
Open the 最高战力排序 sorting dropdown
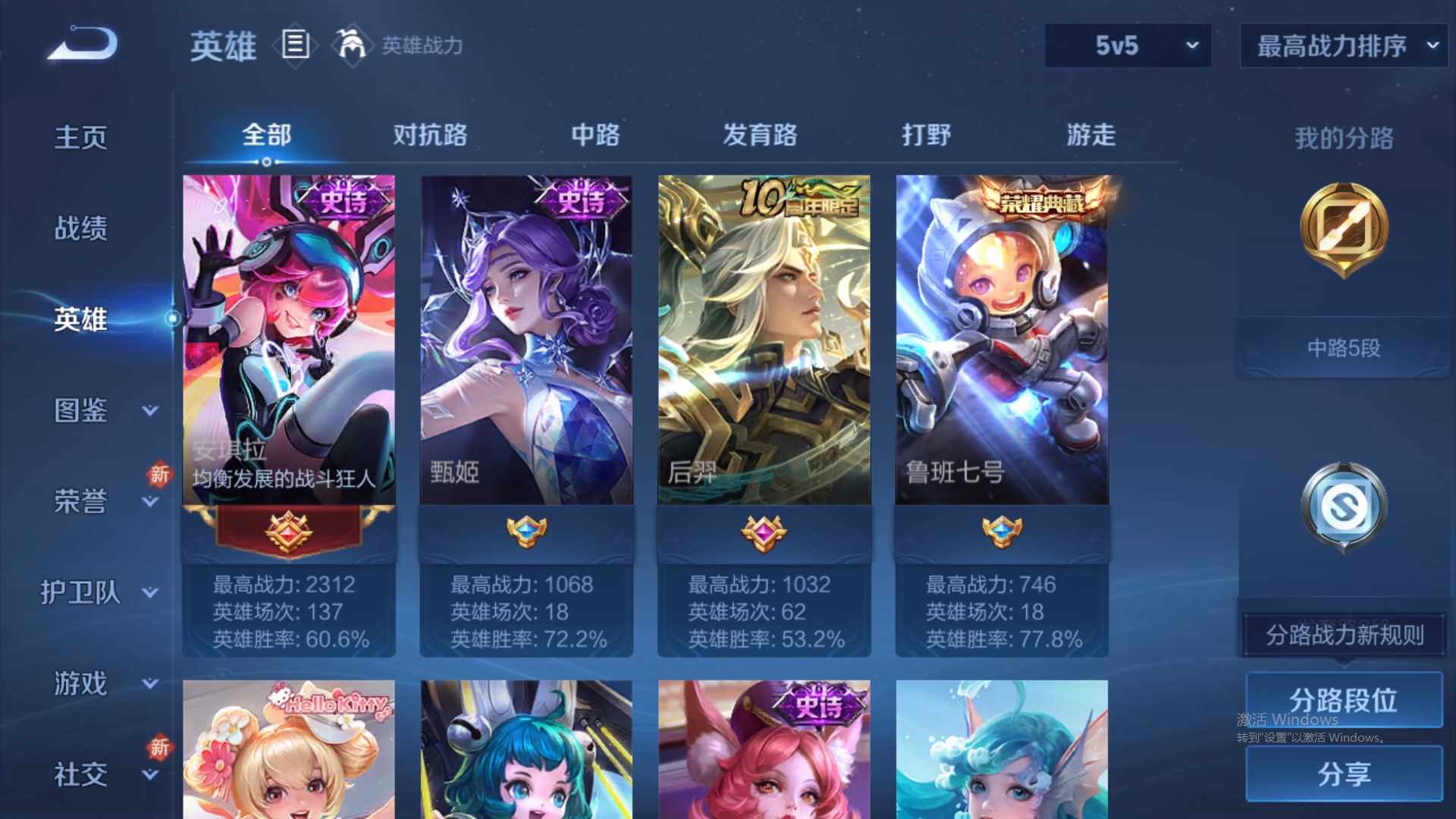point(1341,45)
